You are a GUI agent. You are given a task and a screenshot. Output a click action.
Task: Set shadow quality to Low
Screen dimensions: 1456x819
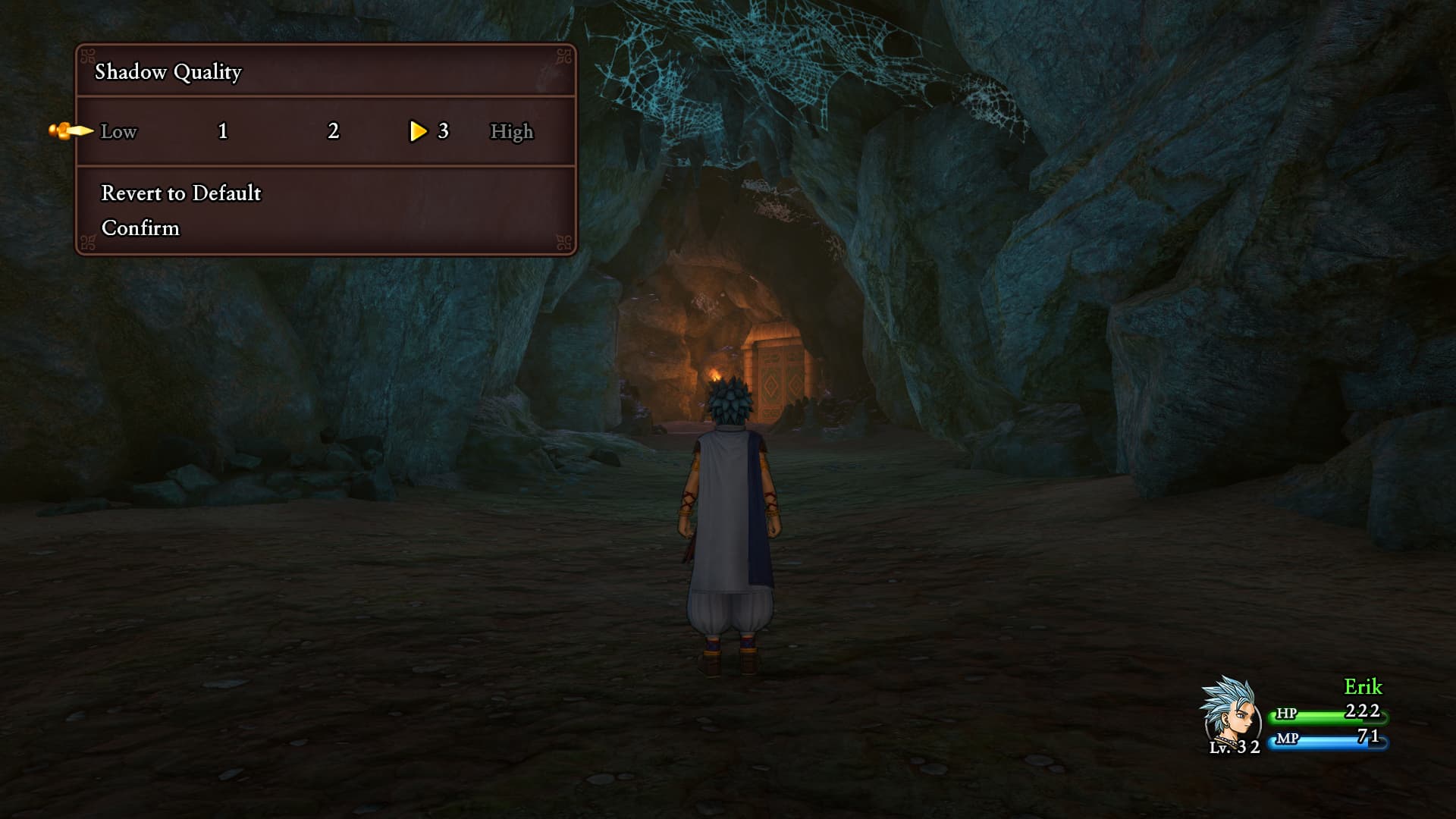[x=119, y=132]
